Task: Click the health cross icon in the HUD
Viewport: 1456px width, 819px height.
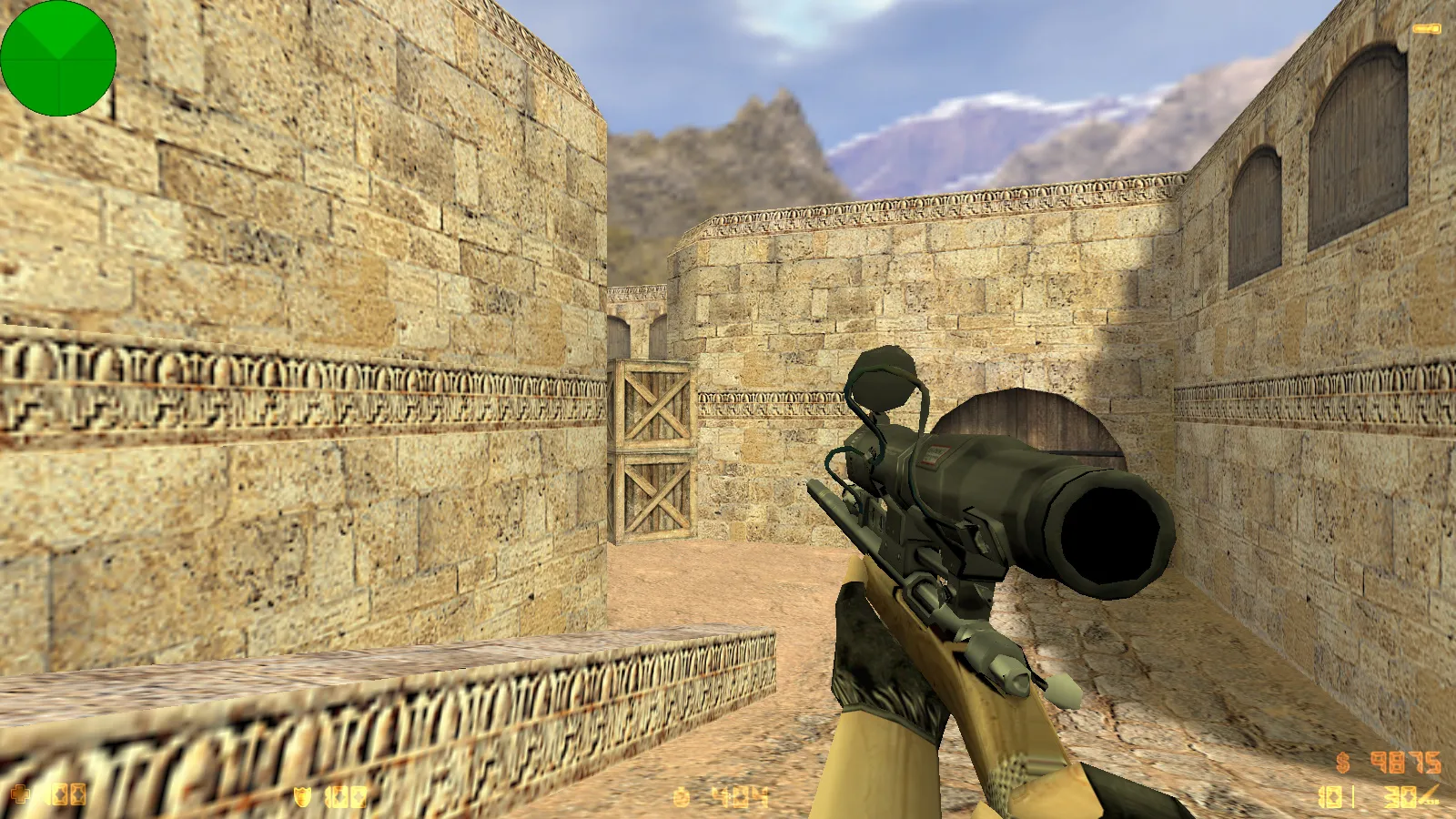Action: (x=20, y=794)
